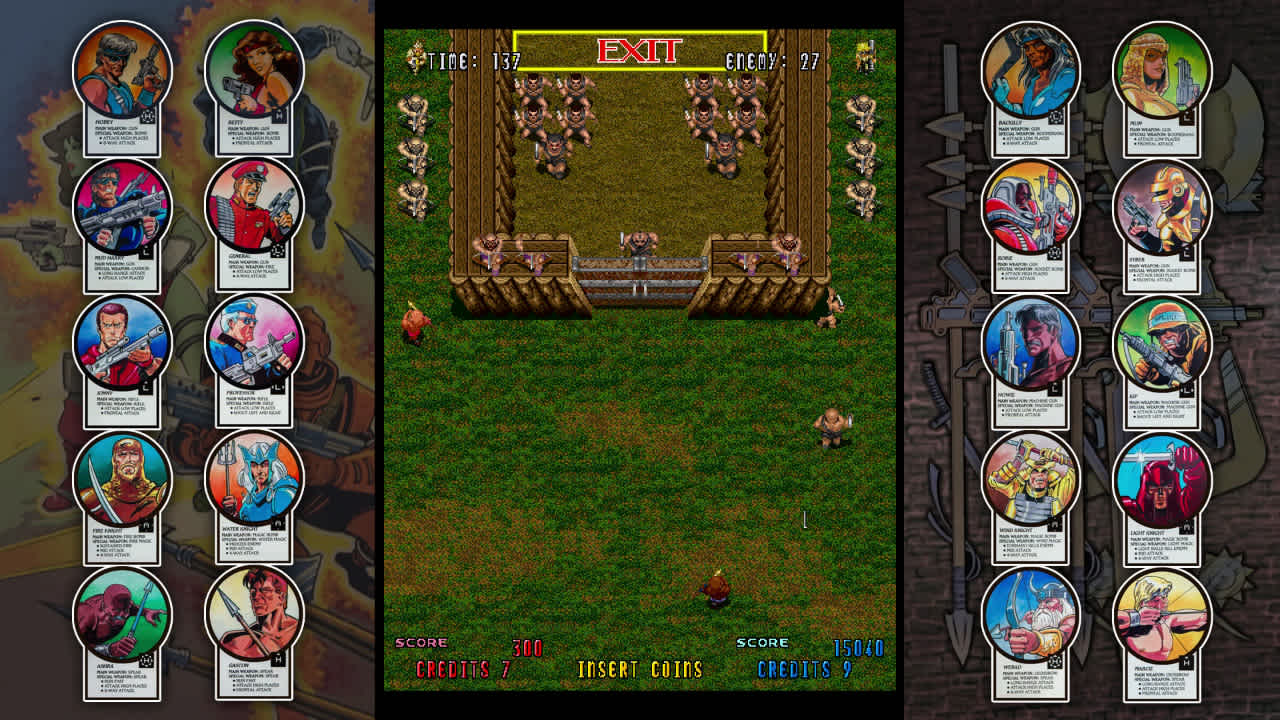Toggle the L badge on Mud Marry's card

click(x=144, y=251)
